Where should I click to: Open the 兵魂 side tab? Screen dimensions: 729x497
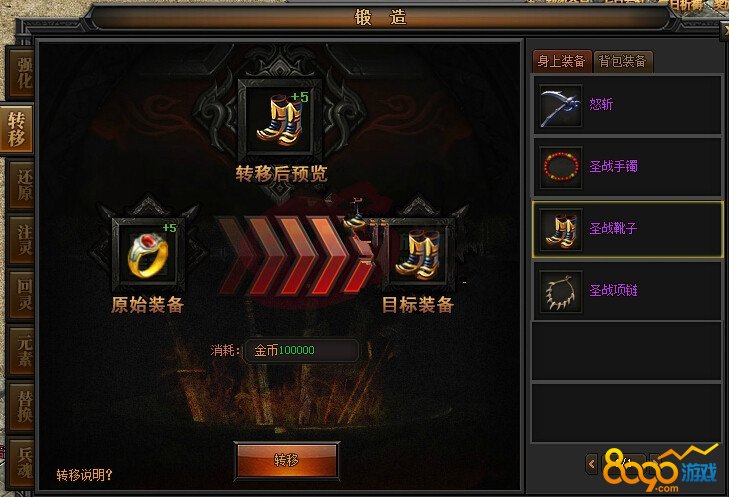(x=19, y=462)
